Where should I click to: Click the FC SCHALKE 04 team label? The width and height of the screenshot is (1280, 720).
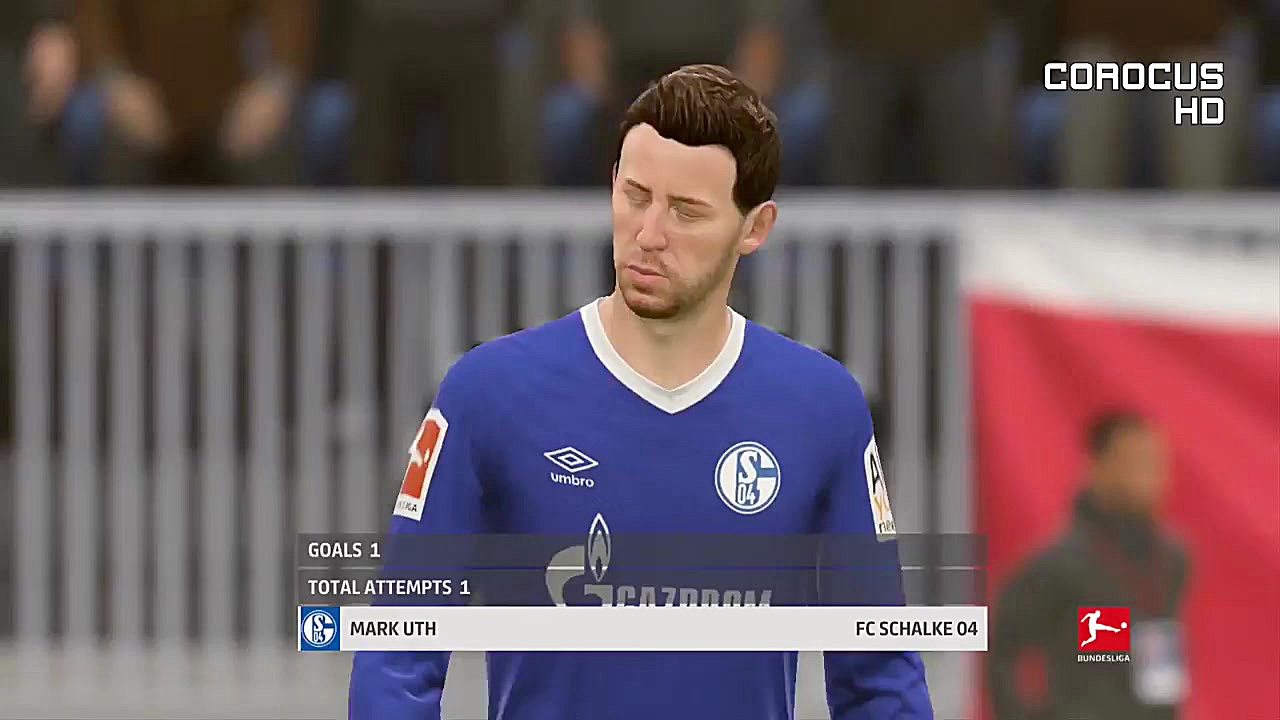(x=915, y=629)
